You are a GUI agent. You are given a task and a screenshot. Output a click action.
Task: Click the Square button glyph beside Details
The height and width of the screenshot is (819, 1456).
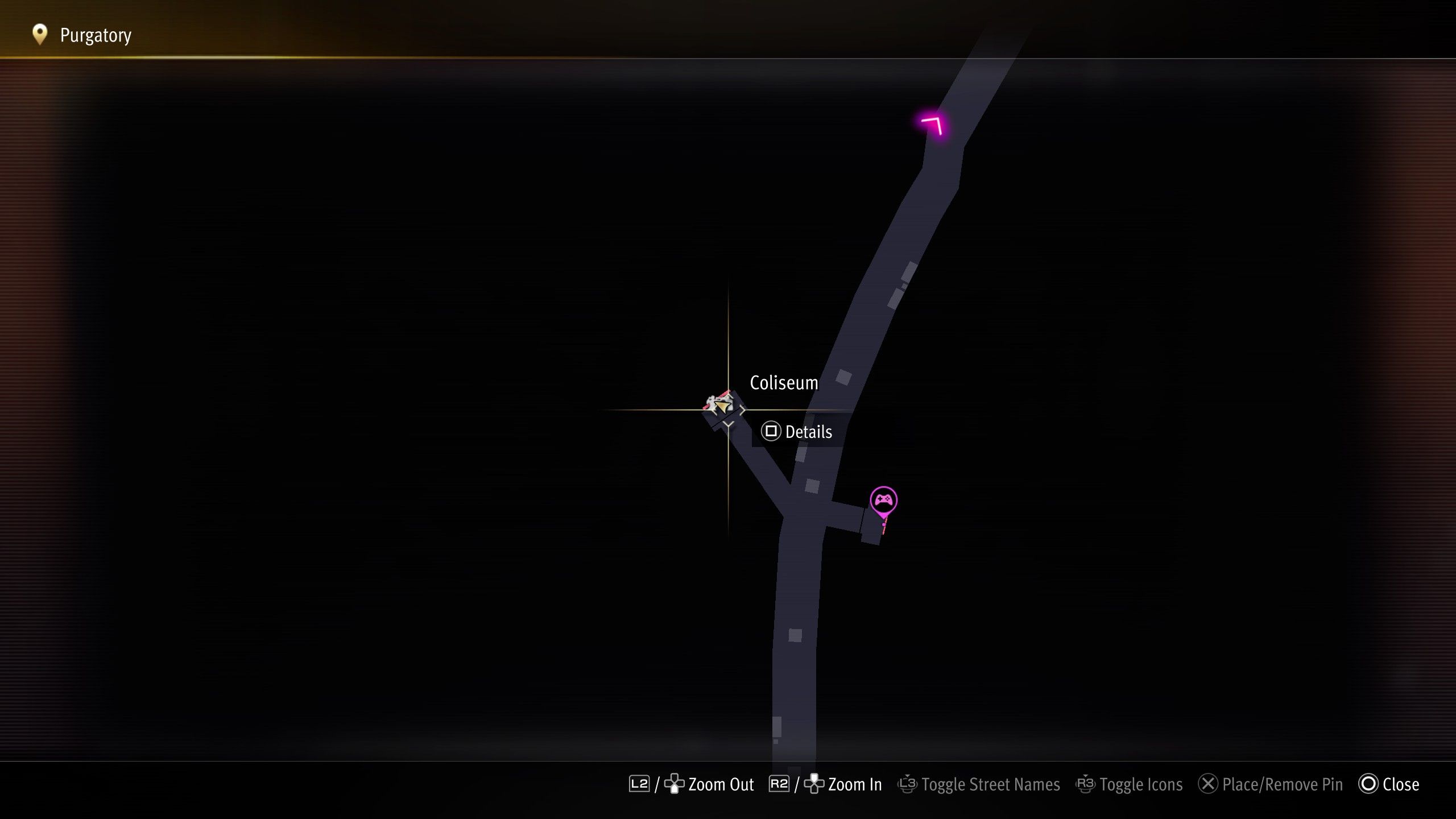[771, 431]
